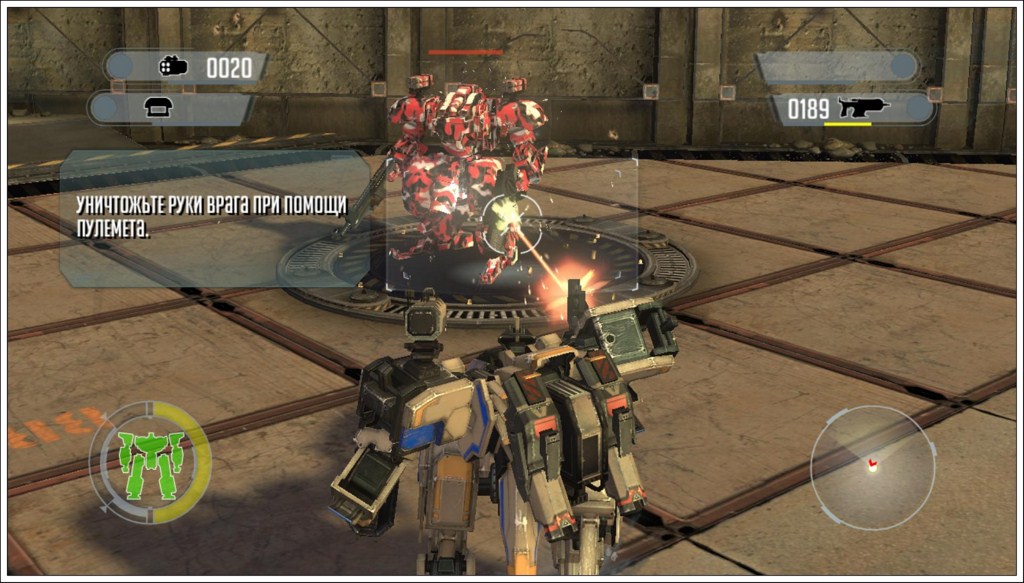
Task: Select the missile launcher weapon icon
Action: click(173, 67)
